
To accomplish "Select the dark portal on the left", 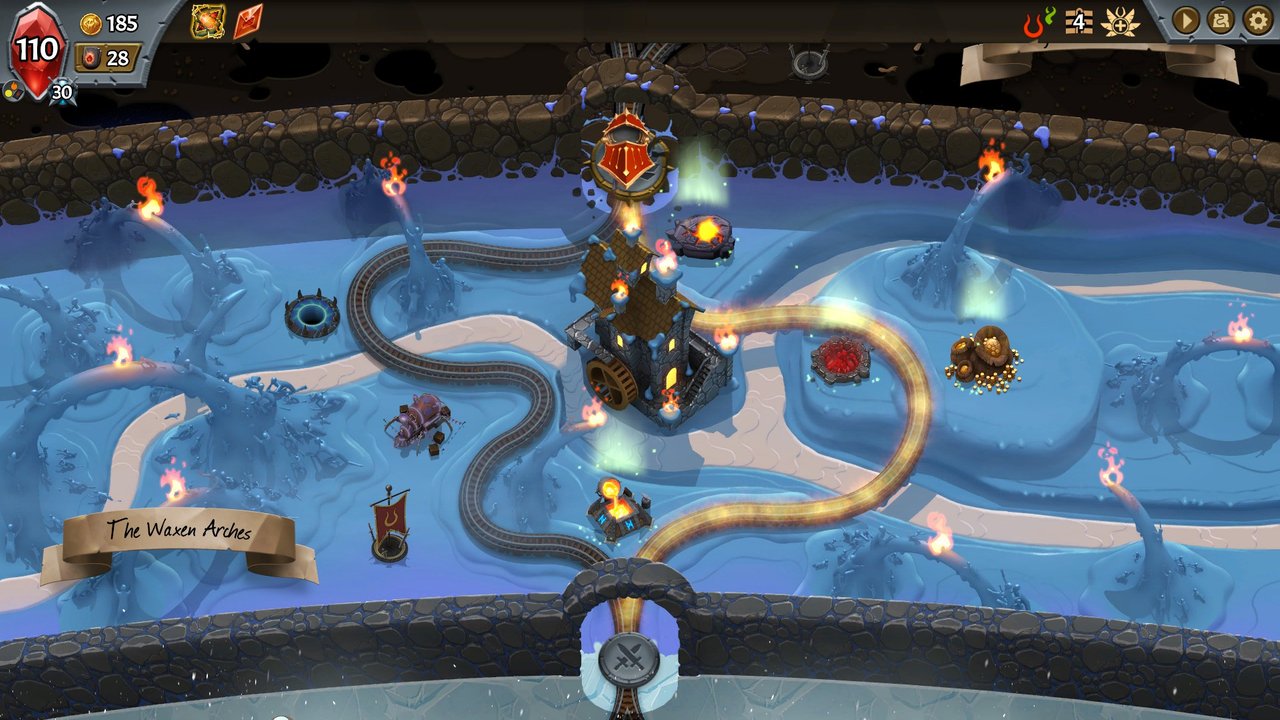I will 310,312.
